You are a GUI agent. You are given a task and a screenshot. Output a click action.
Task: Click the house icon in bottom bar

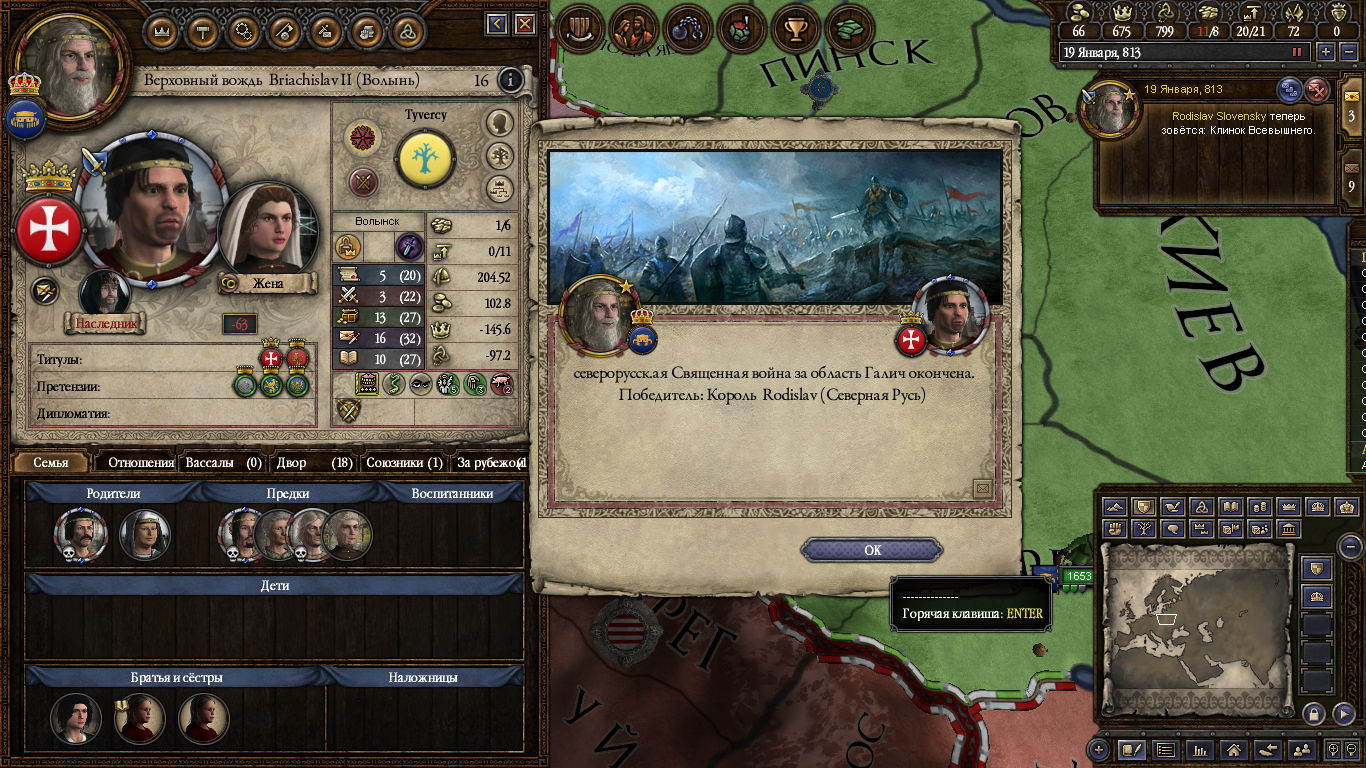(1233, 749)
